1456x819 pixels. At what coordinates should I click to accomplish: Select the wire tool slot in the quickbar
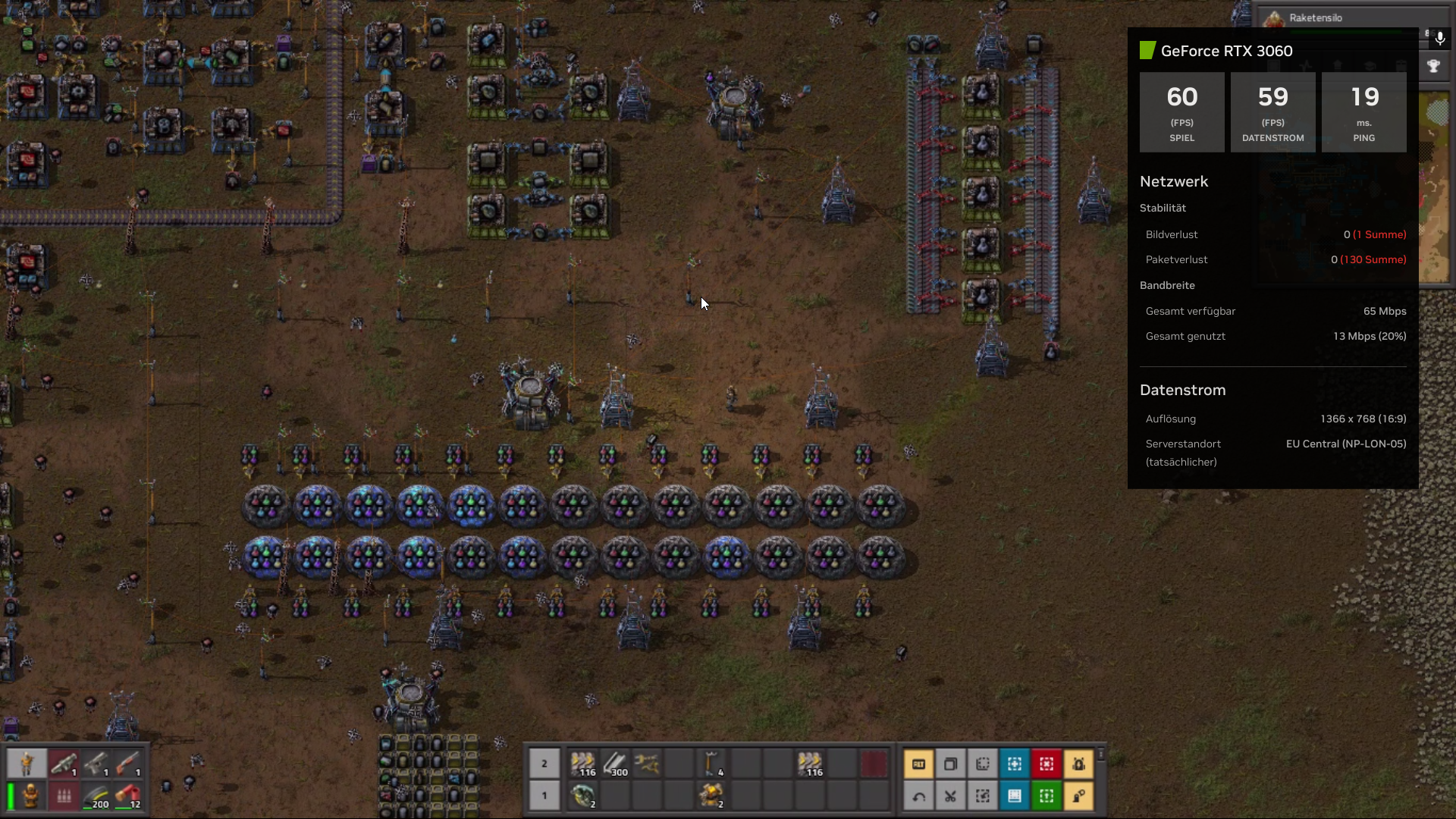[647, 764]
